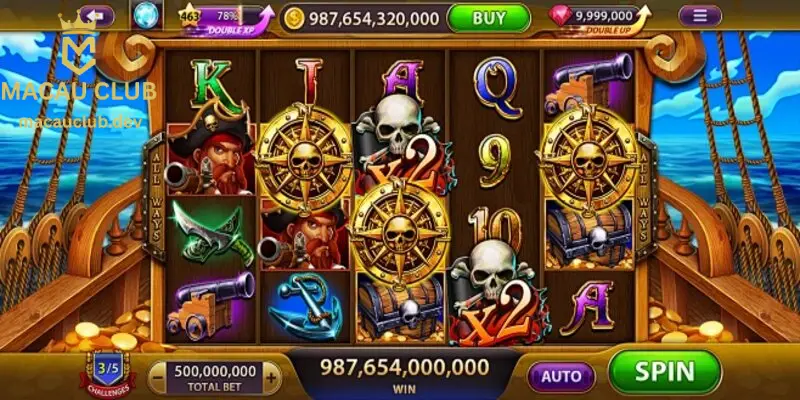The image size is (800, 400).
Task: Increase total bet with the plus button
Action: click(x=270, y=376)
